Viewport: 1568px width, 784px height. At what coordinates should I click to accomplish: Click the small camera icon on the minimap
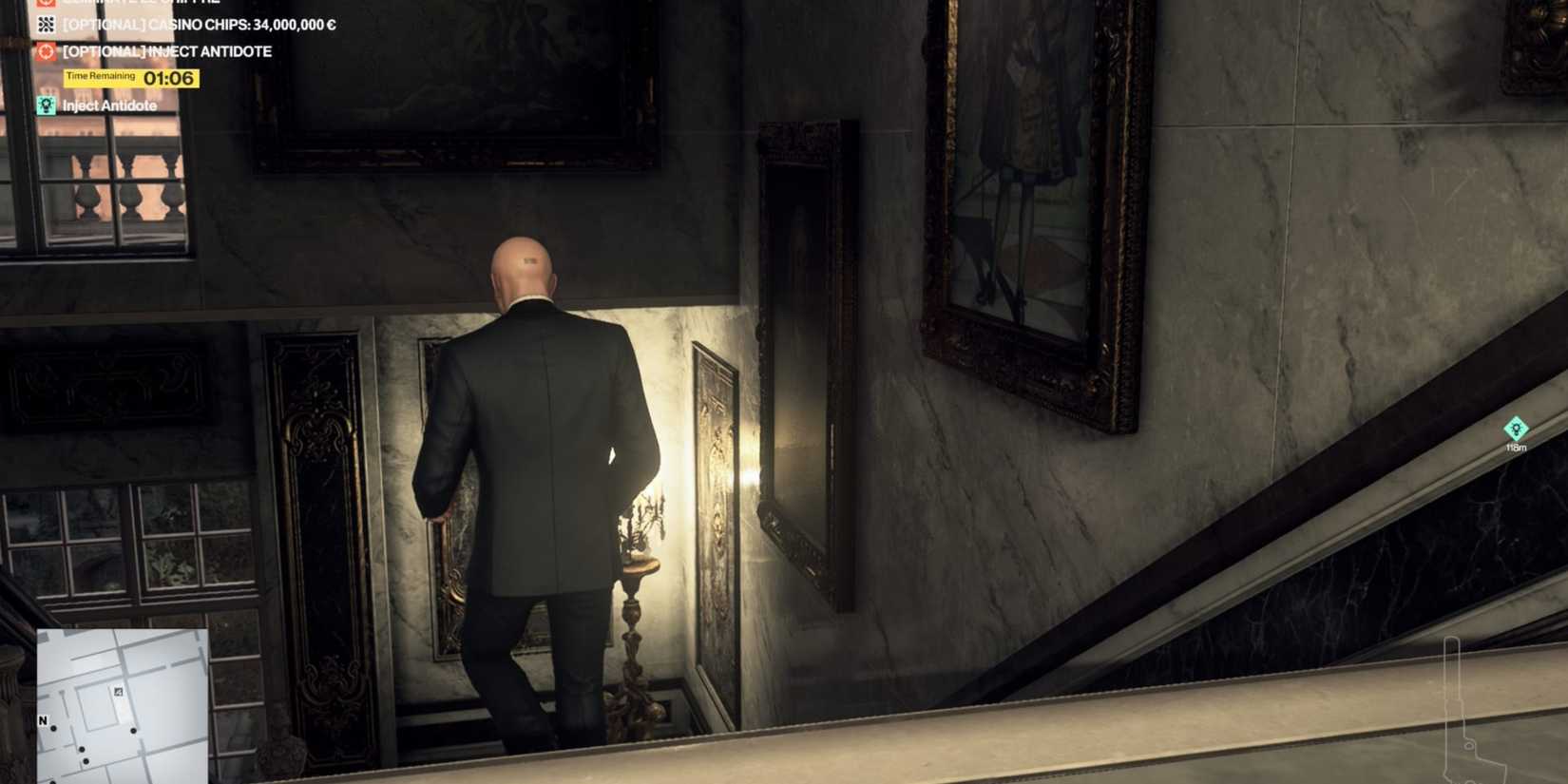[118, 692]
